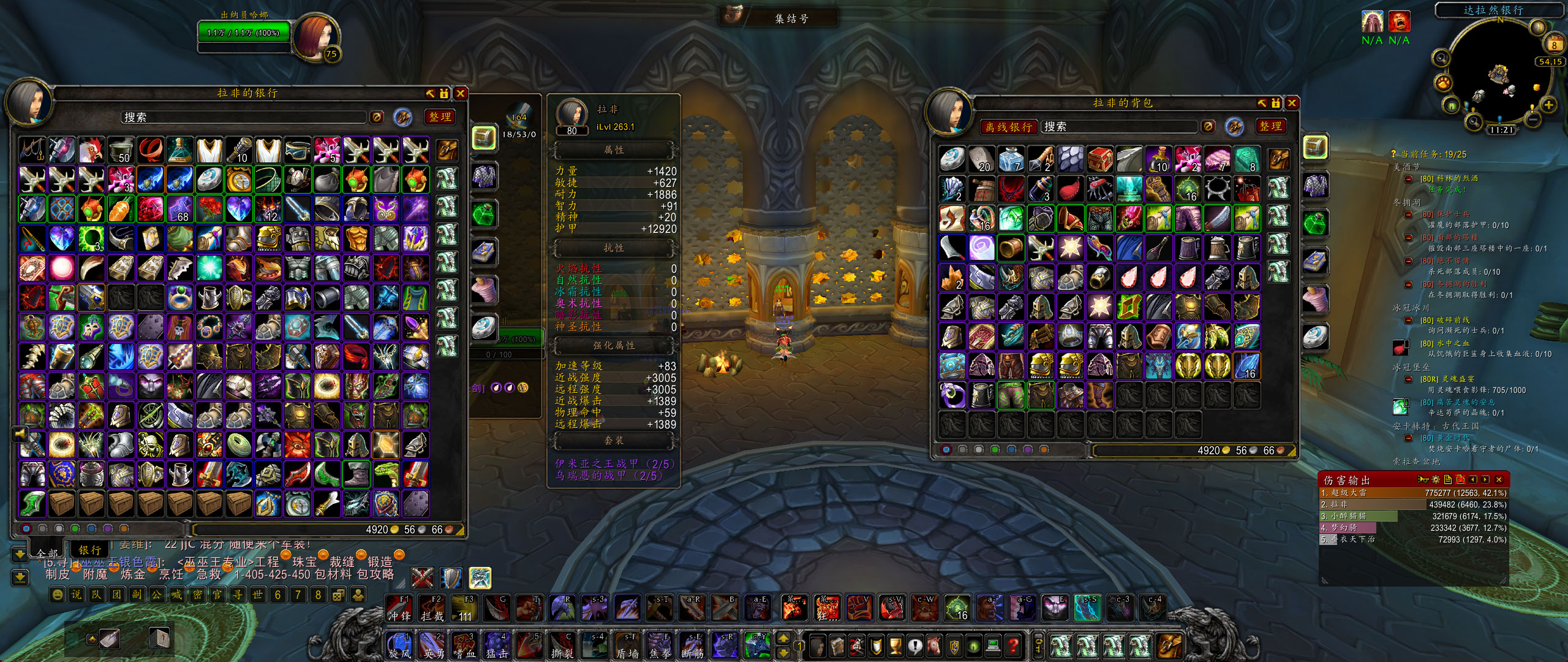The height and width of the screenshot is (662, 1568).
Task: Select the hearthstone in the backpack
Action: click(x=952, y=159)
